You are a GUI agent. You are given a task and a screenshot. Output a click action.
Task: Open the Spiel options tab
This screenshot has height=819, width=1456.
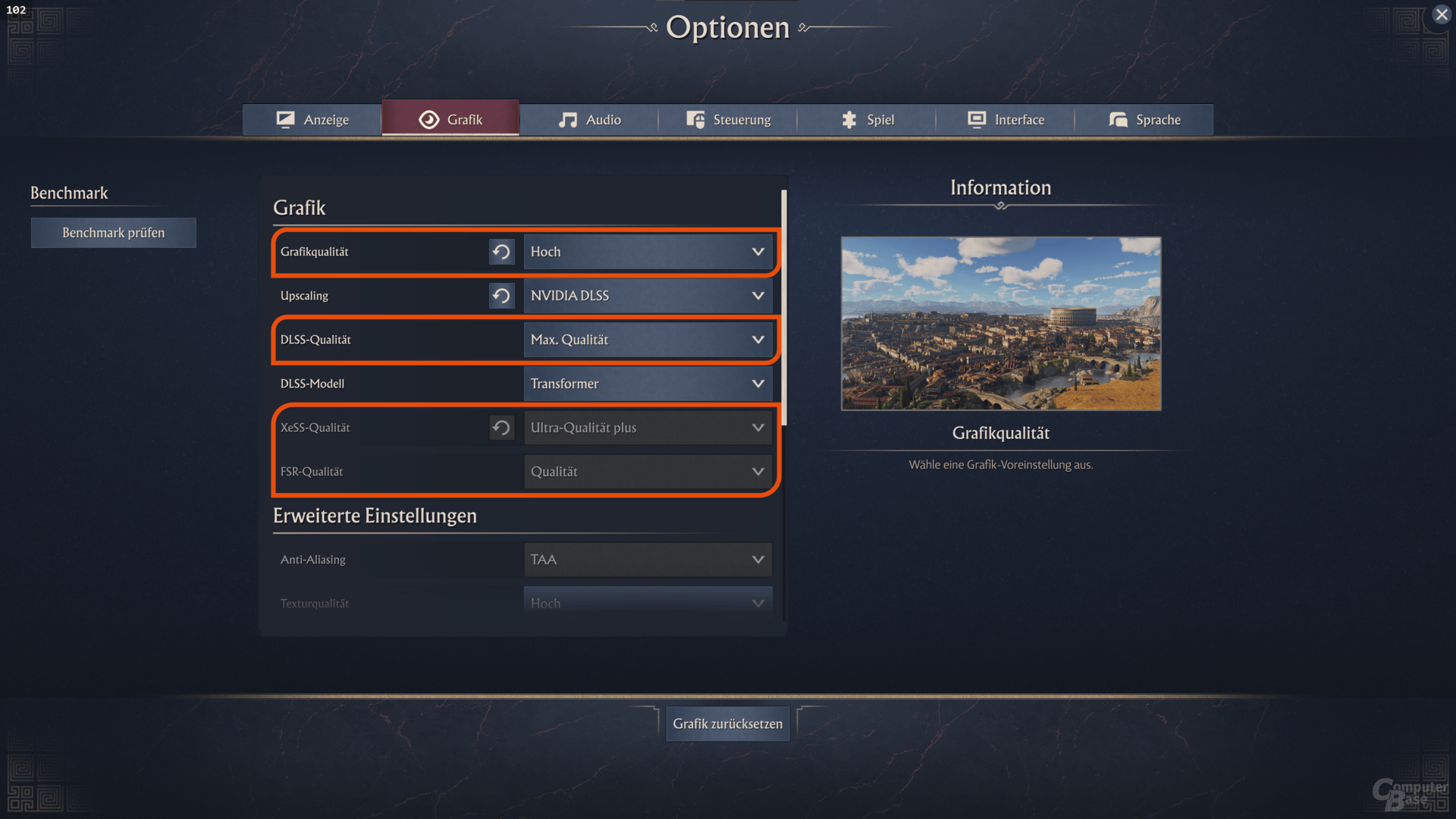pyautogui.click(x=867, y=120)
